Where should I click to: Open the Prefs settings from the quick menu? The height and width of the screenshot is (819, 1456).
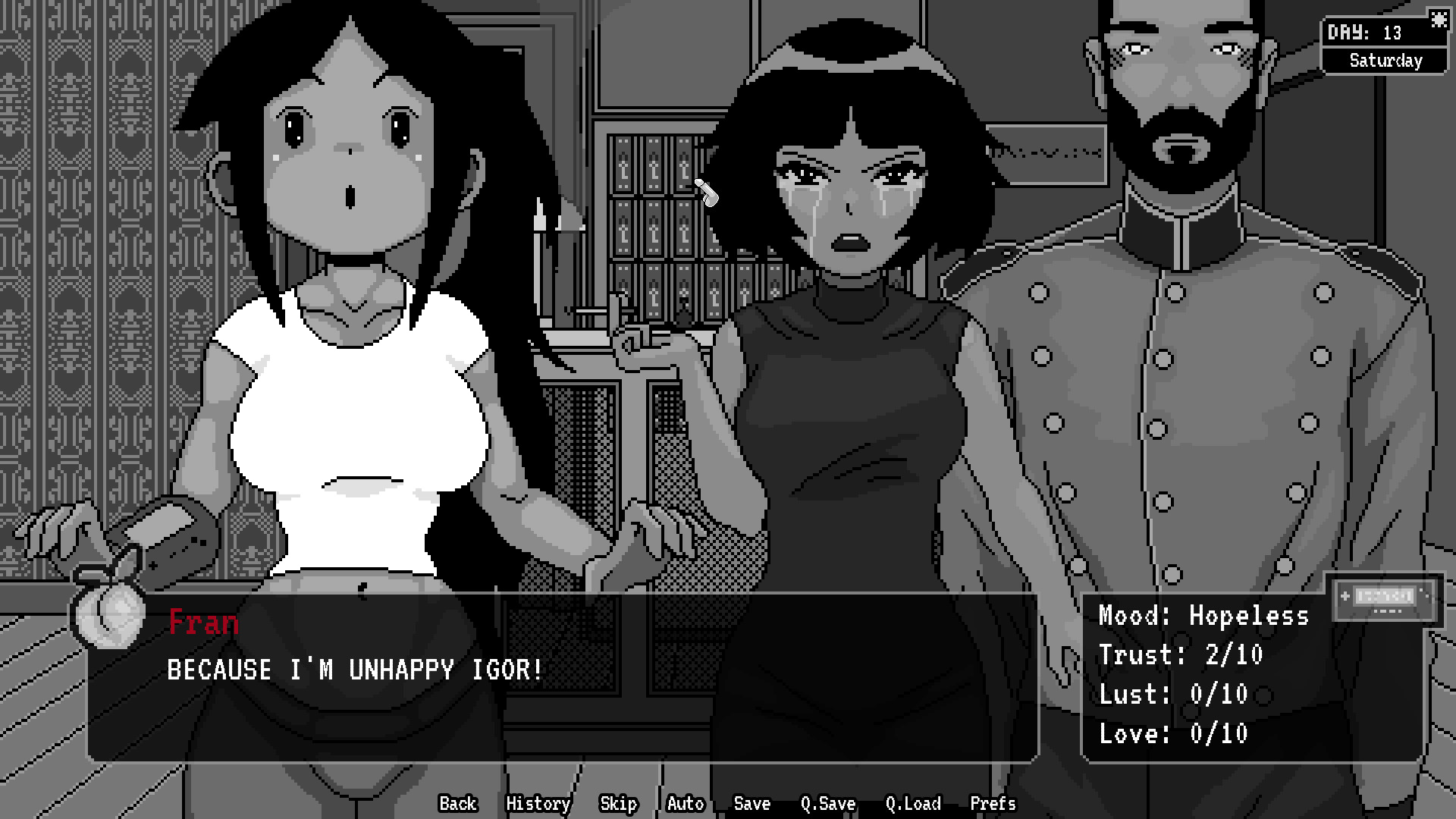pyautogui.click(x=992, y=804)
